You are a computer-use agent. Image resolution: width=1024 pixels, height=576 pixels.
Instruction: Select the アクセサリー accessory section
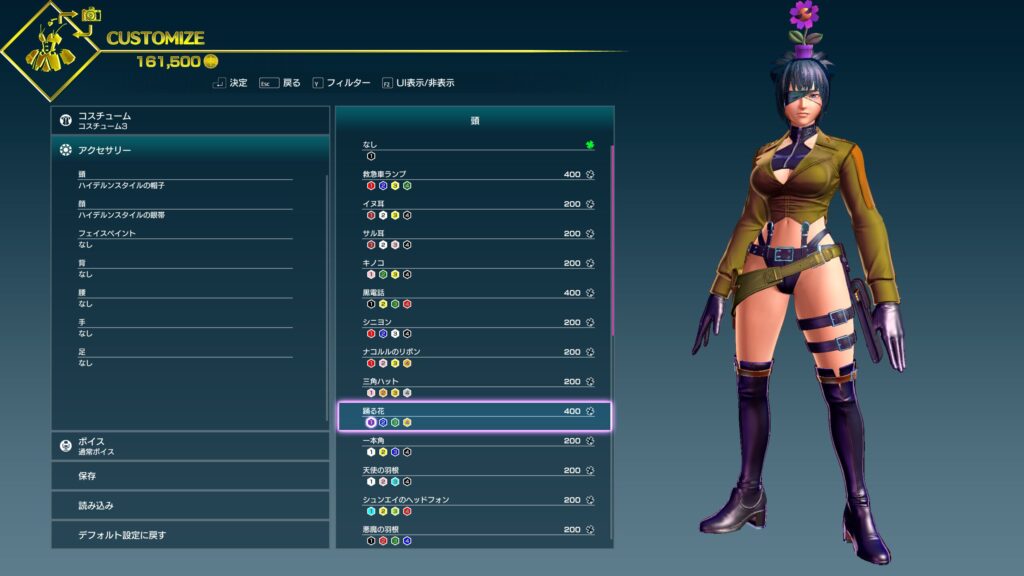click(190, 150)
